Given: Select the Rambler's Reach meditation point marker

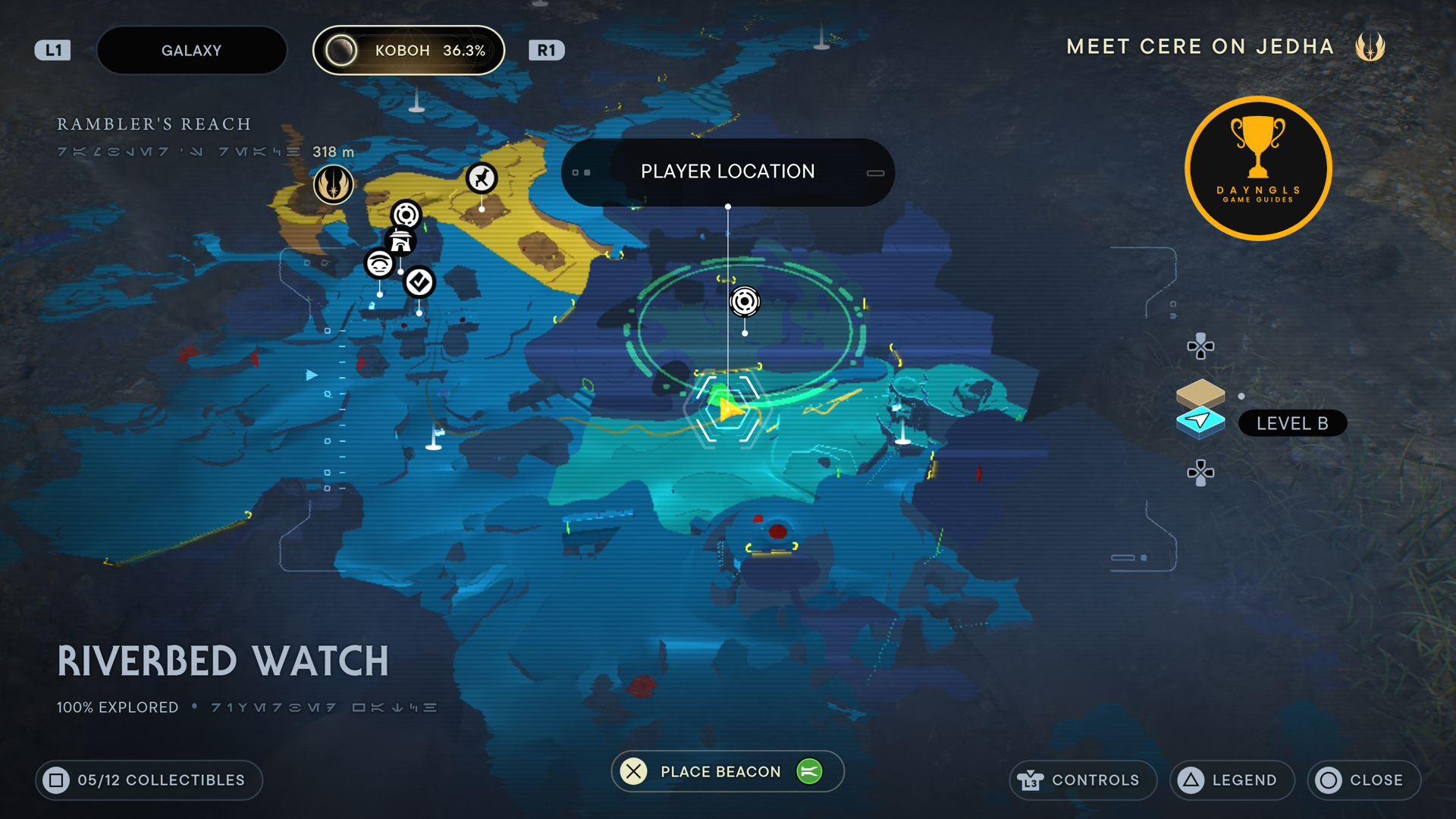Looking at the screenshot, I should tap(333, 184).
